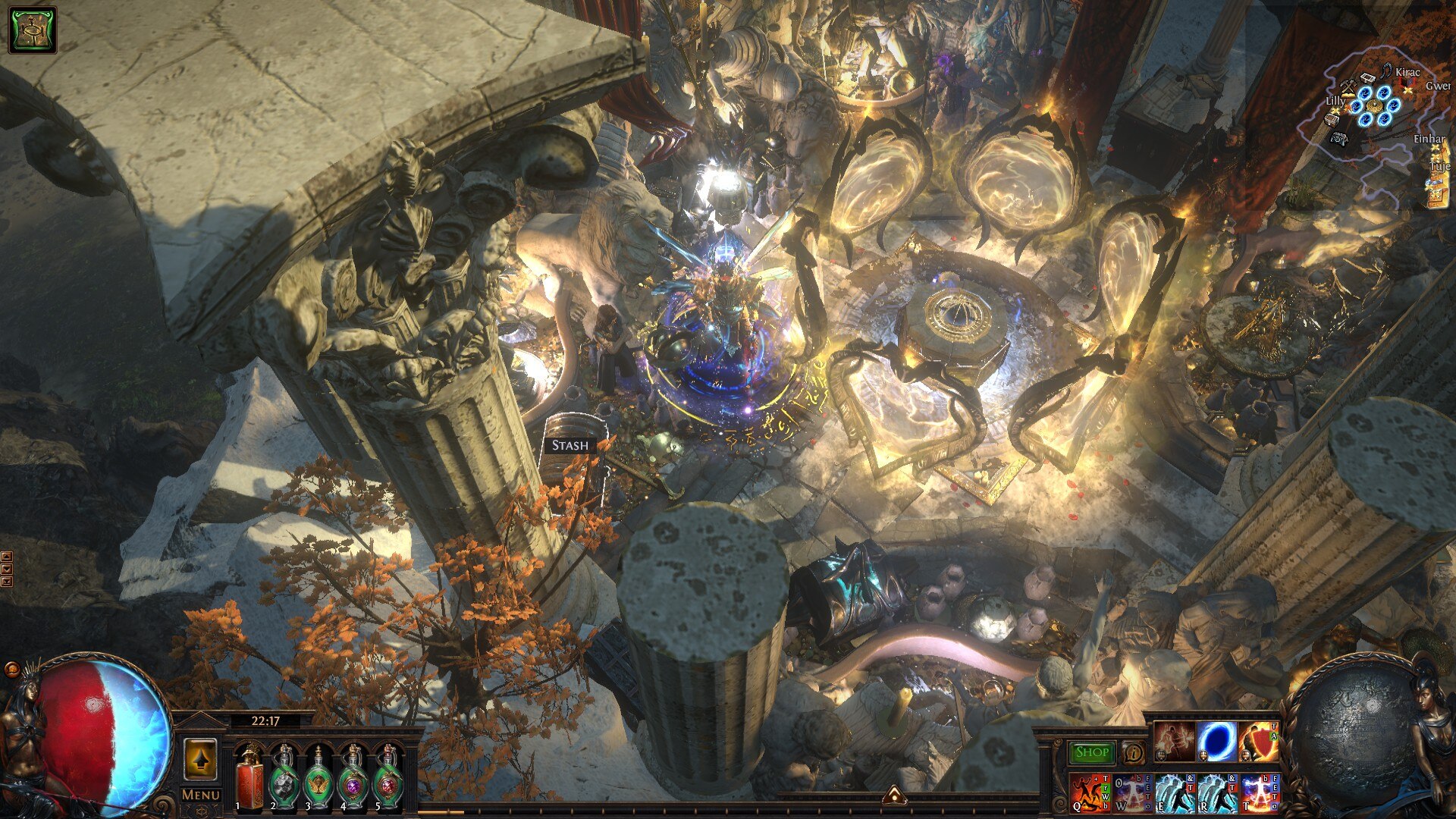The height and width of the screenshot is (819, 1456).
Task: Open the Menu button
Action: pos(201,795)
